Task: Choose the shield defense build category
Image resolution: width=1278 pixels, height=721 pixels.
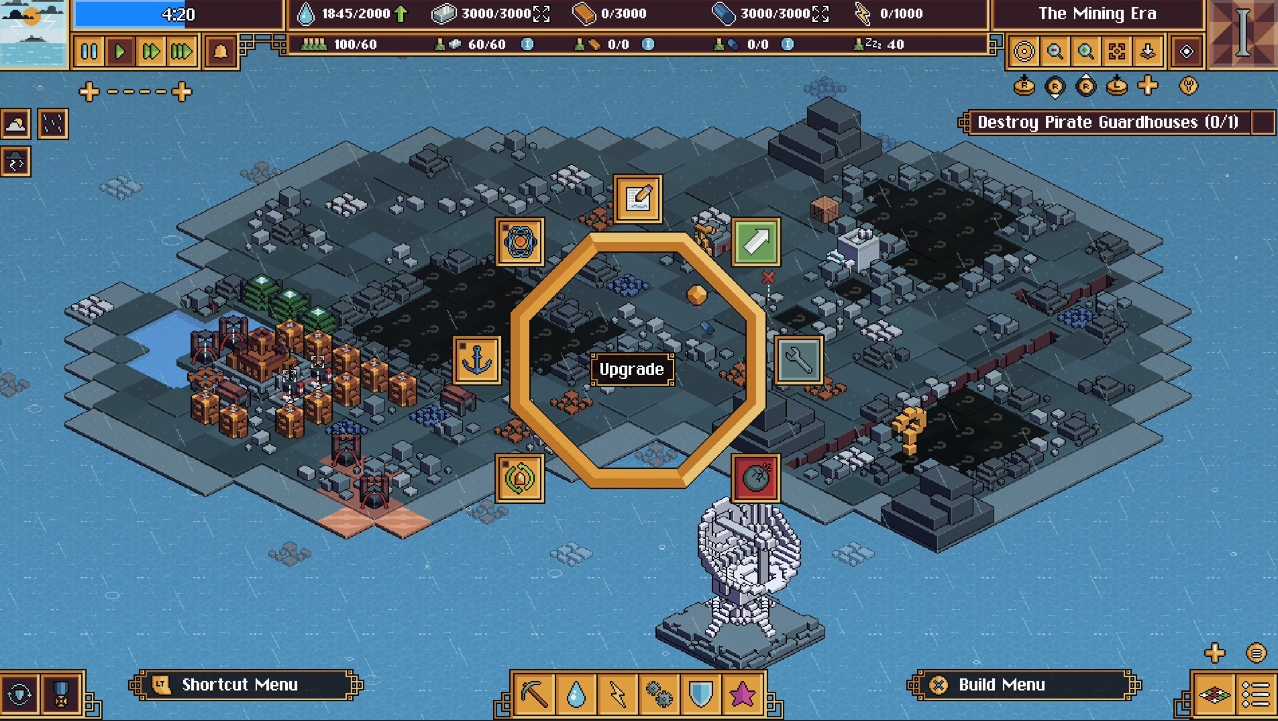Action: point(701,694)
